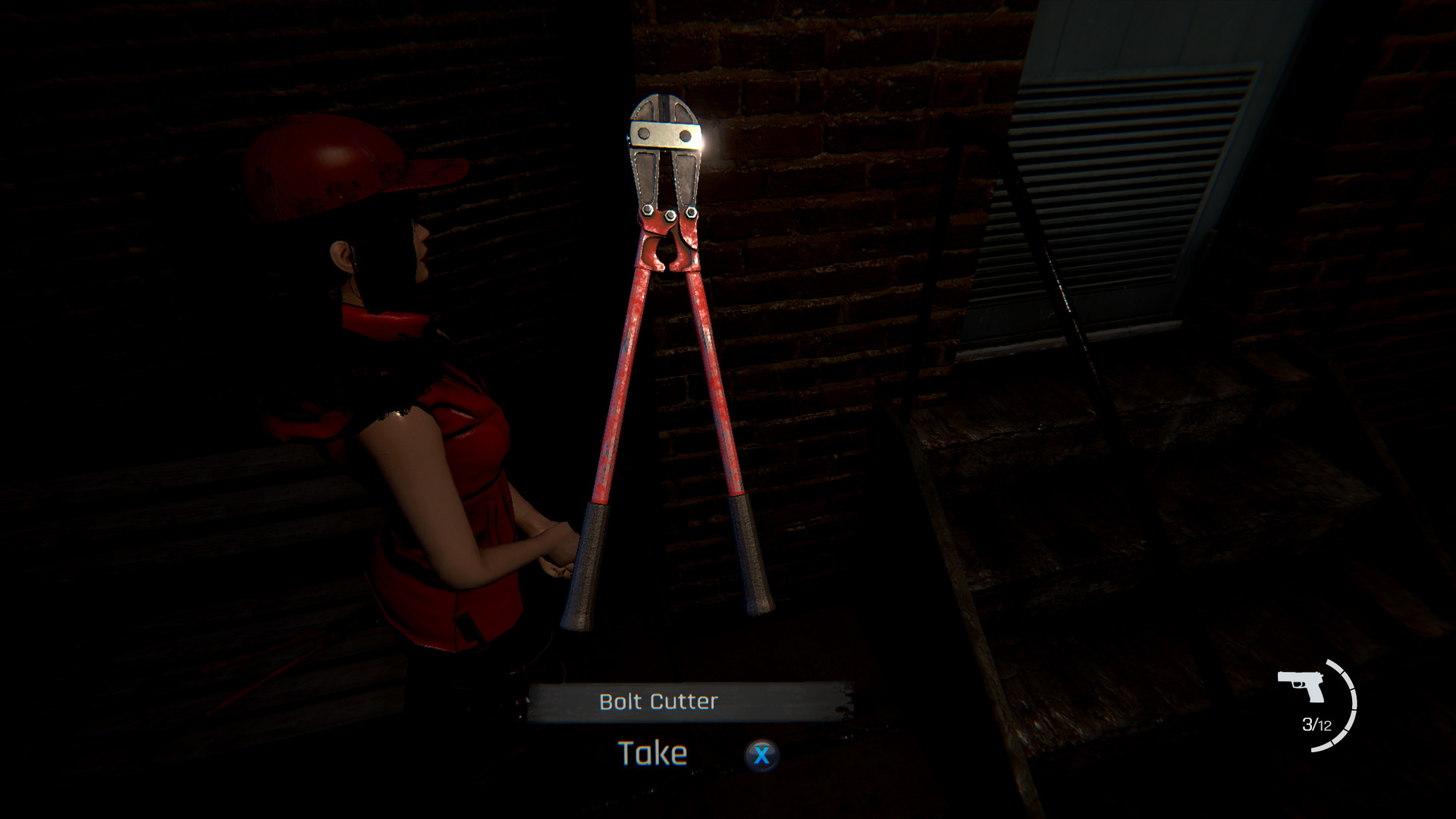
Task: Activate the Take action text
Action: 654,752
